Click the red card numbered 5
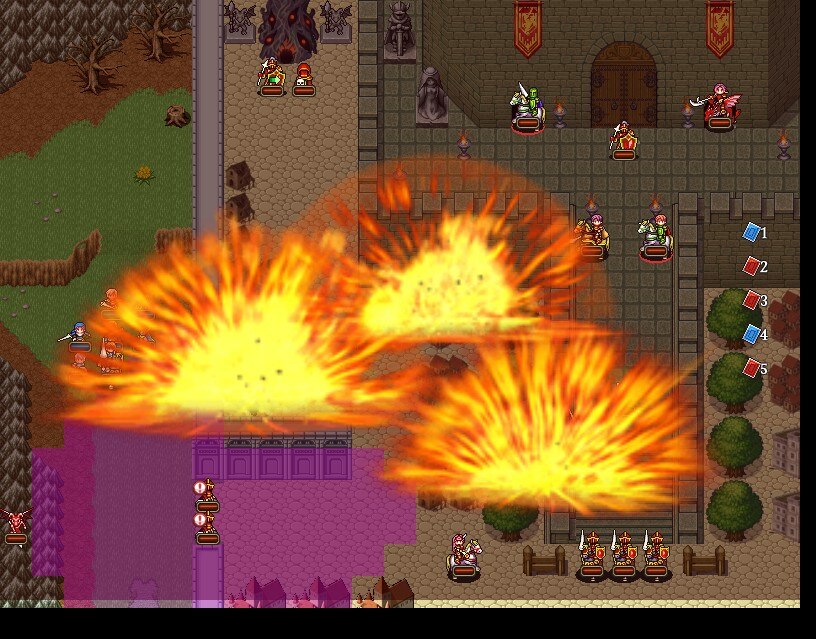Viewport: 816px width, 639px height. 752,368
